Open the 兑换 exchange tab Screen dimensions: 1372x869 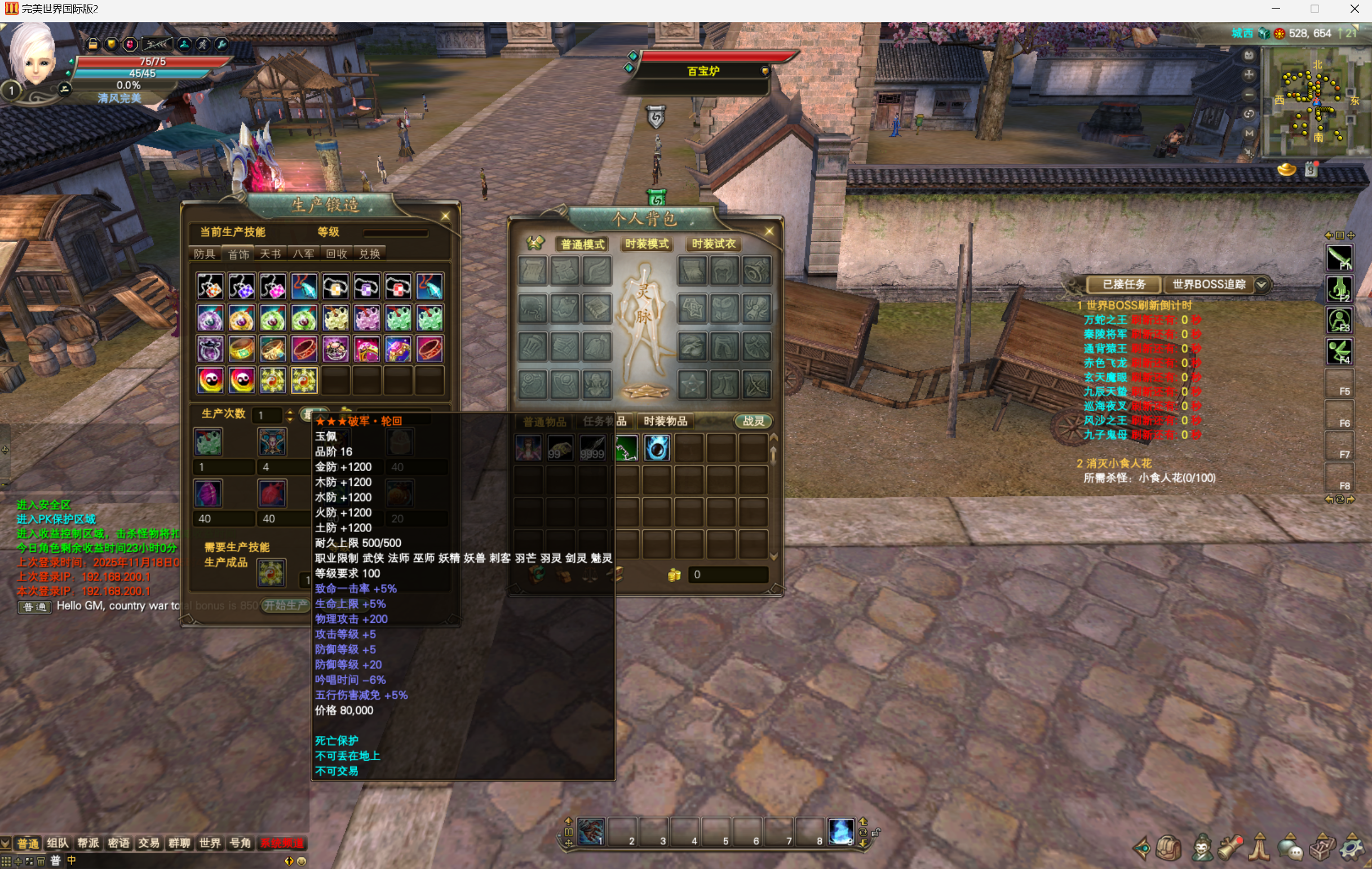(x=370, y=254)
